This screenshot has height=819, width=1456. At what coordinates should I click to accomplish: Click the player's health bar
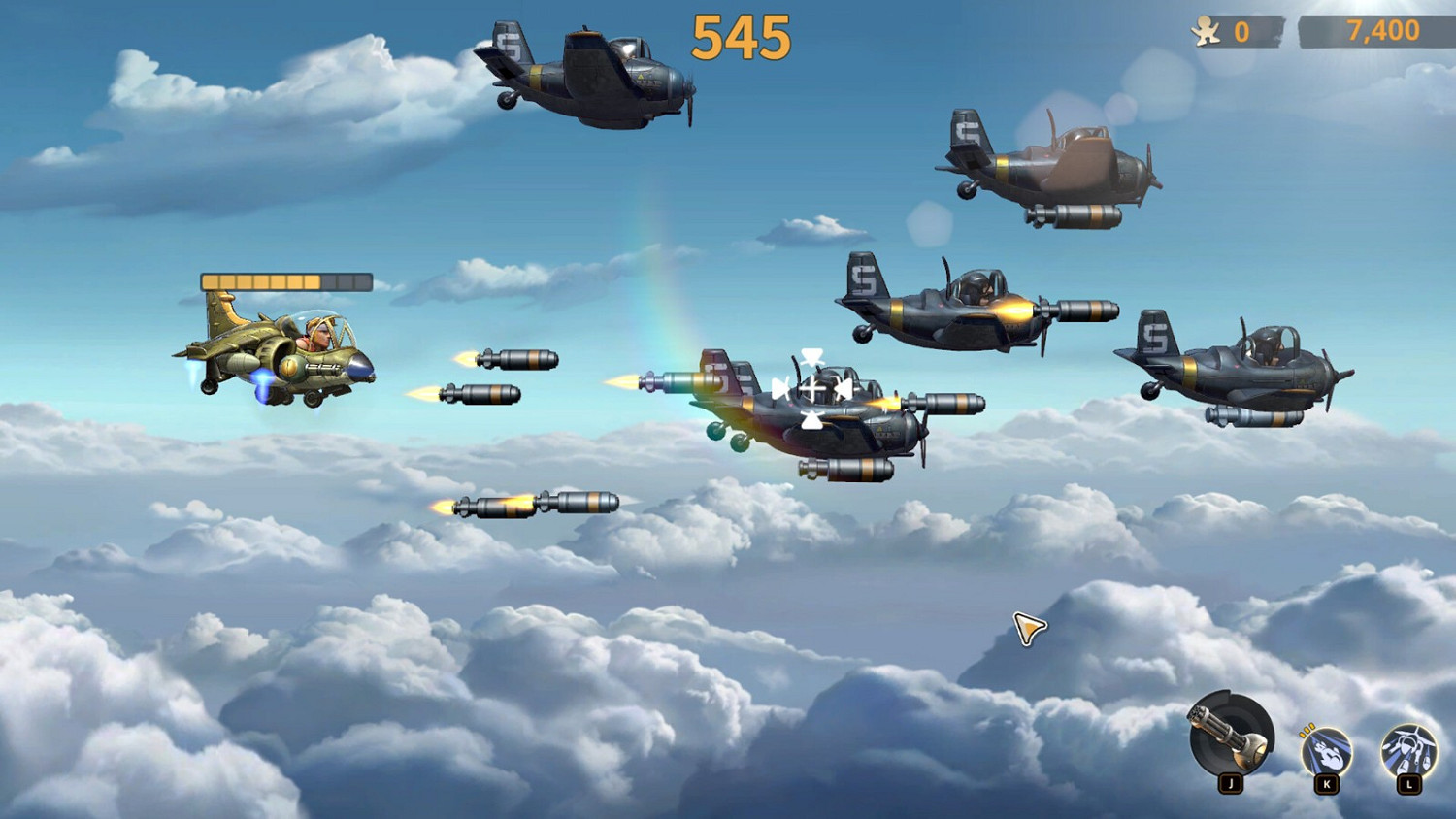pos(286,279)
